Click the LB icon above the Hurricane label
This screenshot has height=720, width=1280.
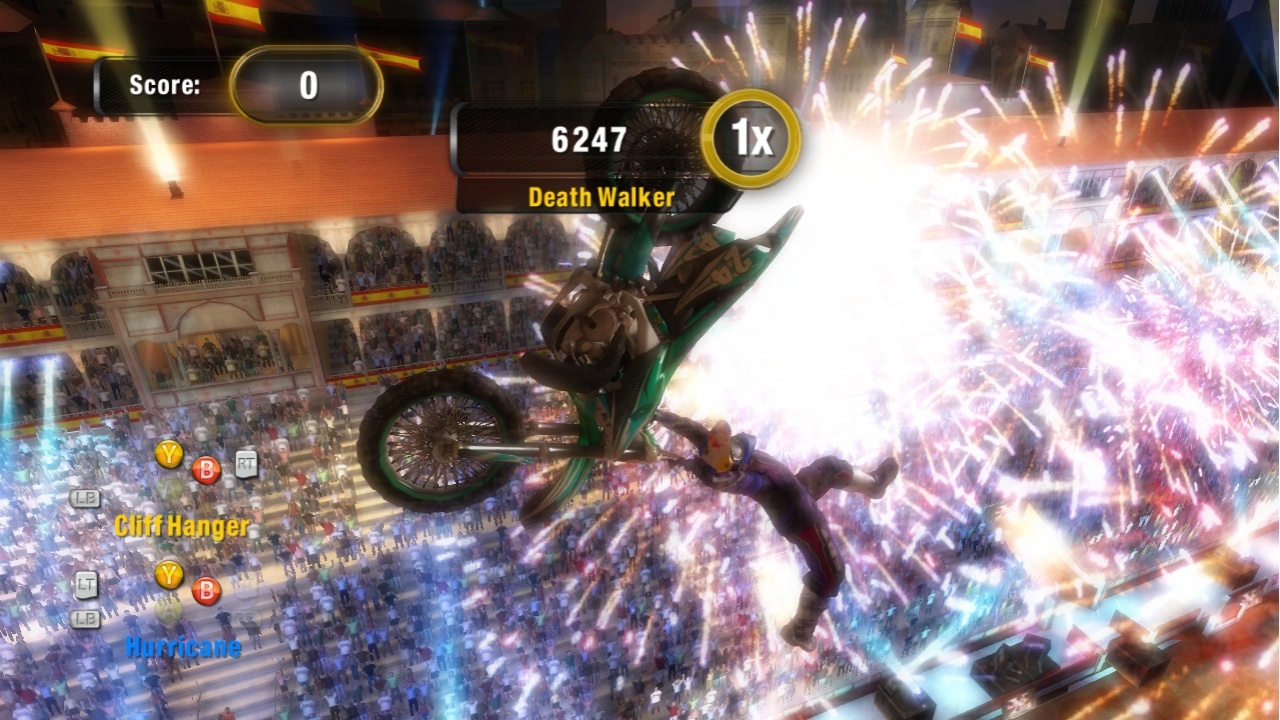tap(87, 617)
